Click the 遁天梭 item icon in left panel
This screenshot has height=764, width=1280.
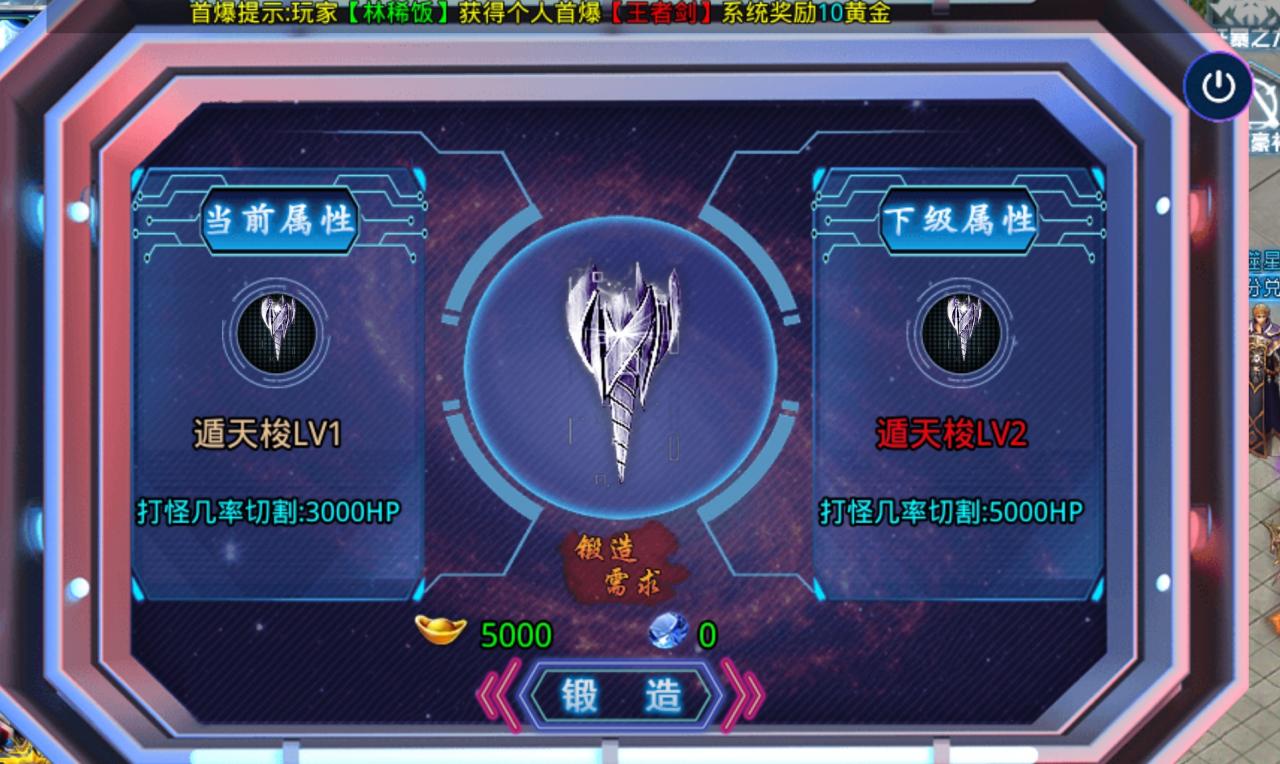coord(275,331)
